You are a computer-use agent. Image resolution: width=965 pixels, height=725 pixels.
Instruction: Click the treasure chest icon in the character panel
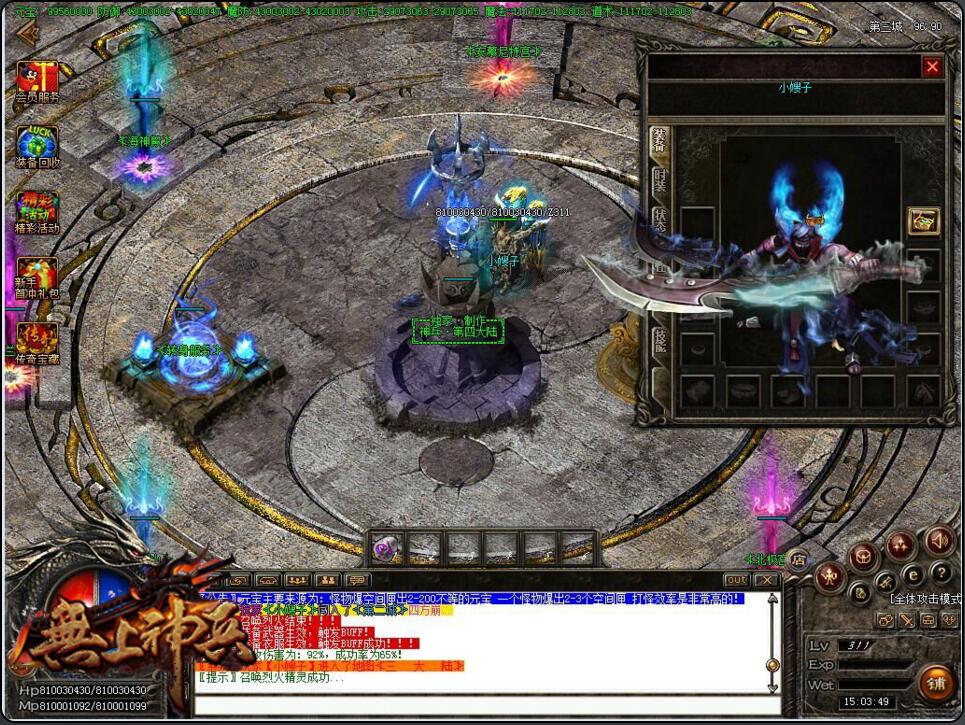pyautogui.click(x=923, y=221)
